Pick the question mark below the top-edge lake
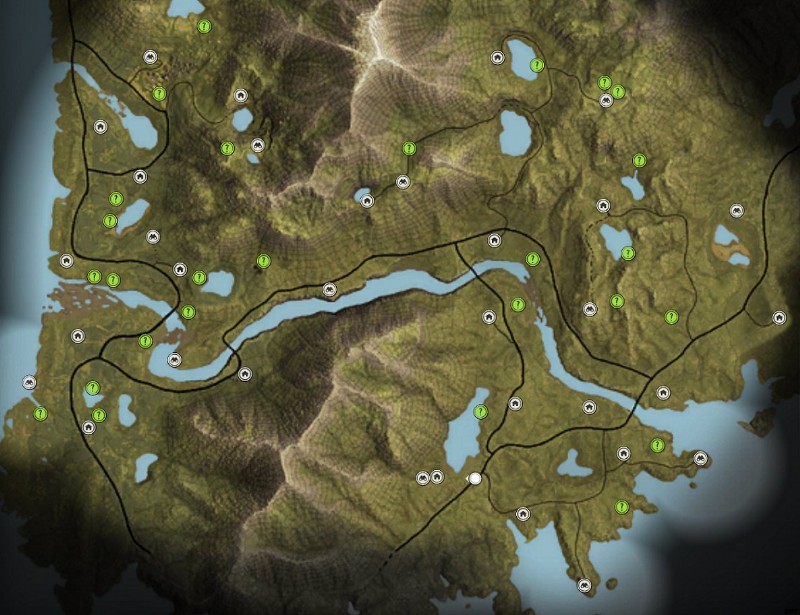The image size is (800, 615). [x=204, y=27]
